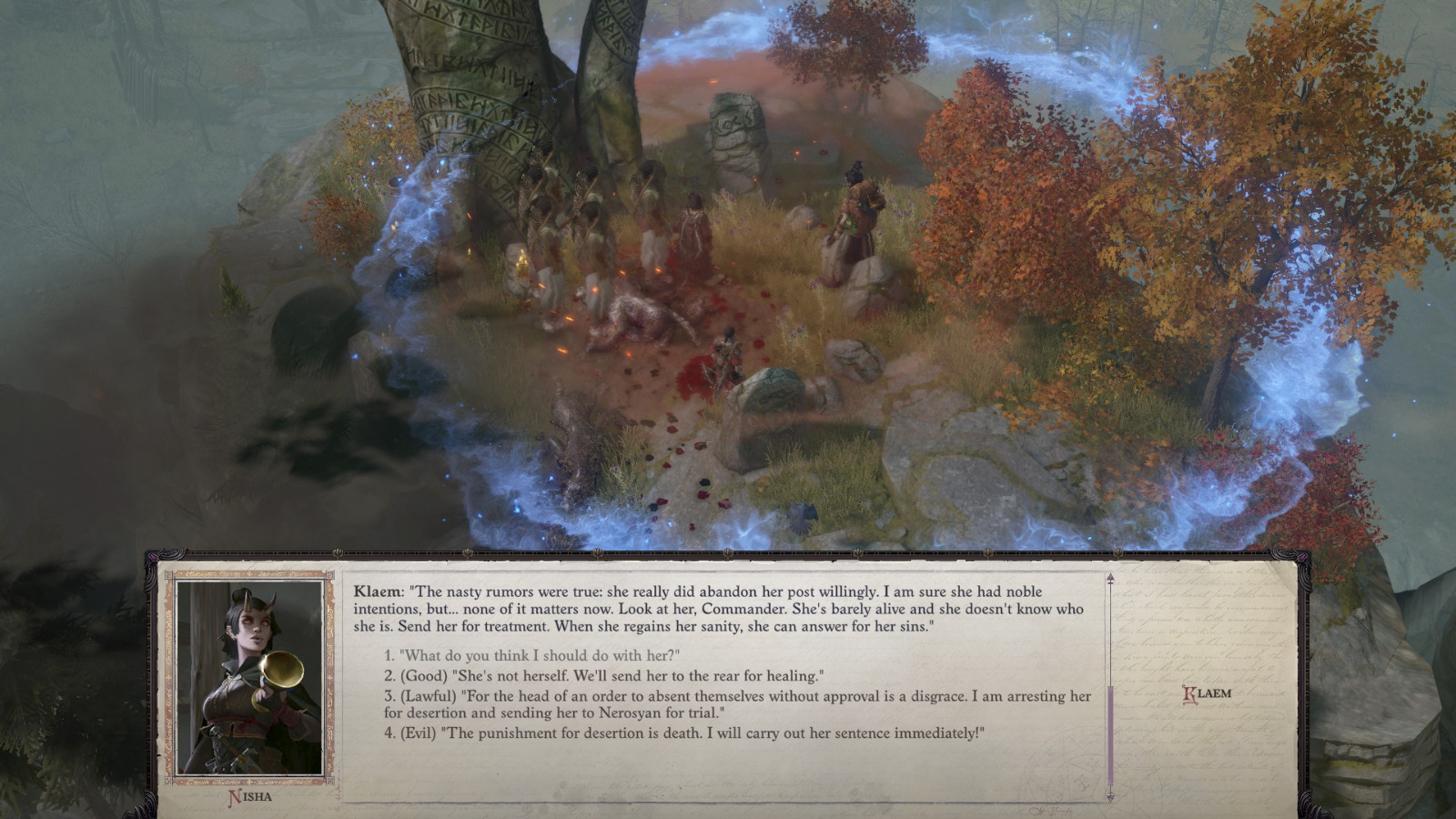
Task: Click Nisha's character portrait
Action: pyautogui.click(x=252, y=677)
